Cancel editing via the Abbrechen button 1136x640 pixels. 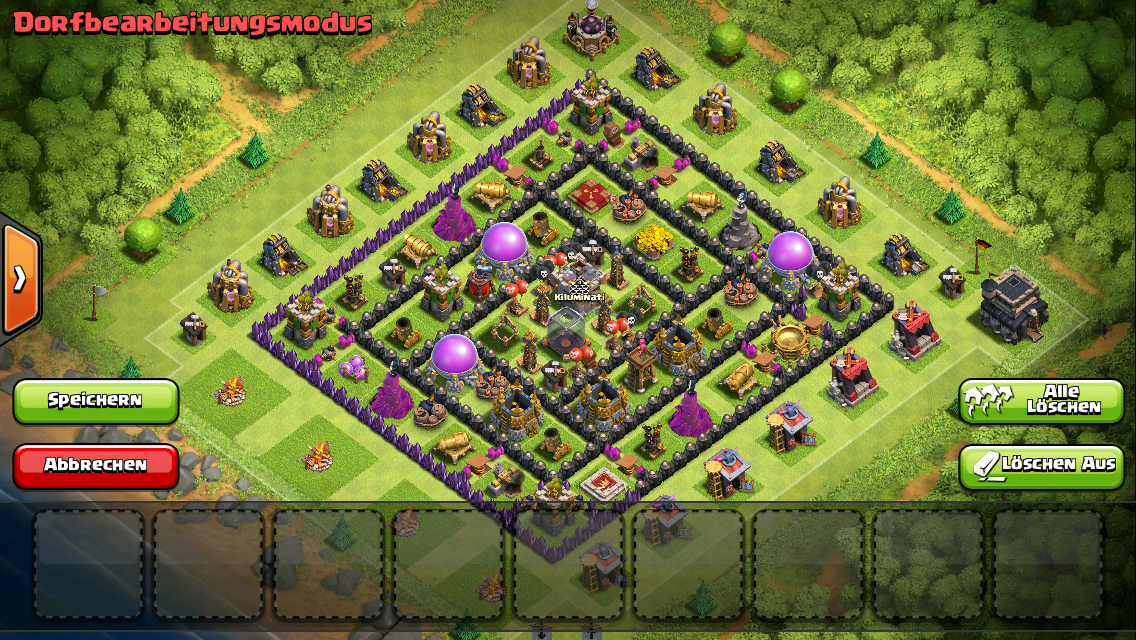coord(96,466)
